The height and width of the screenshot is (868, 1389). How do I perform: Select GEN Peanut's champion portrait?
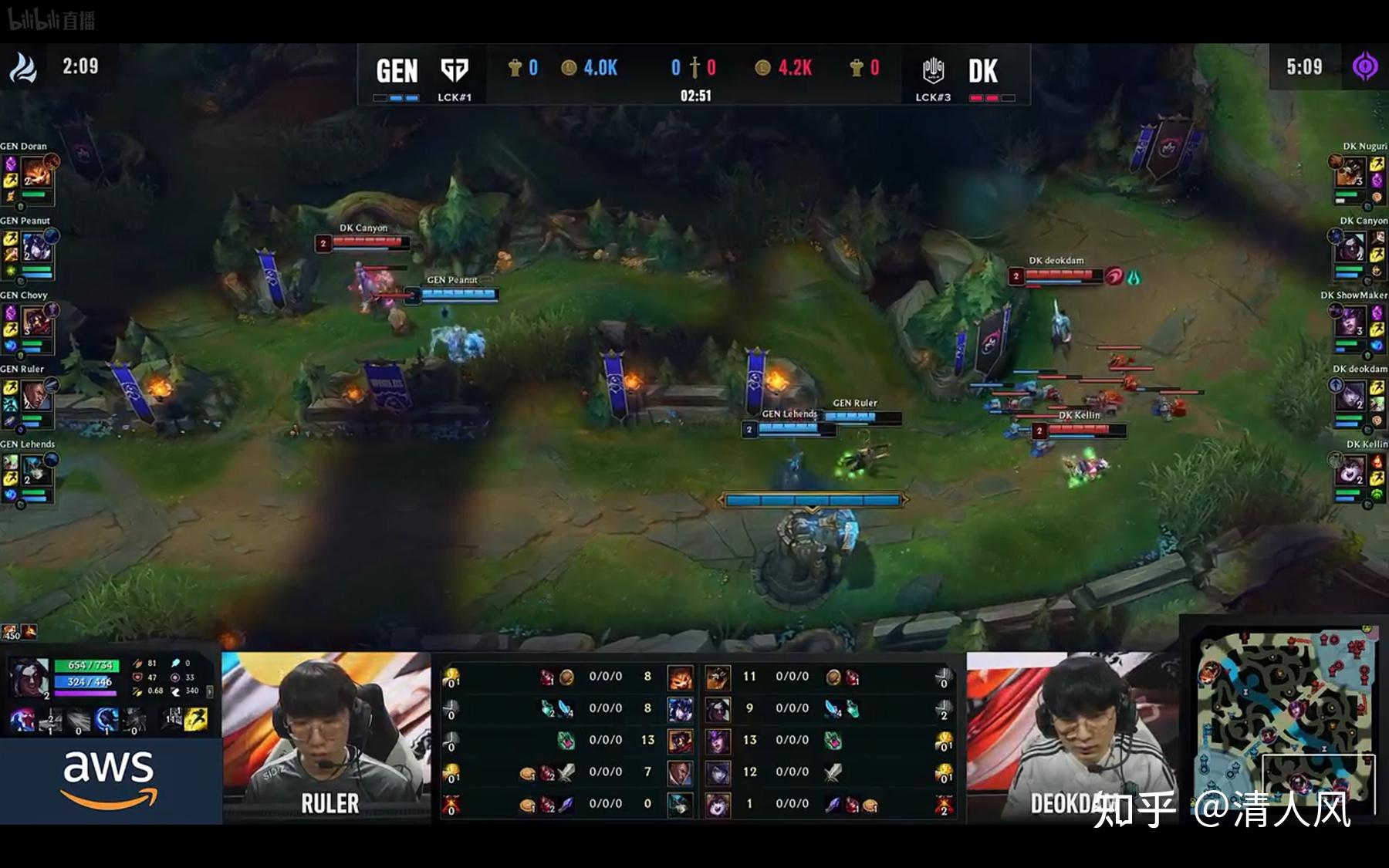[35, 247]
